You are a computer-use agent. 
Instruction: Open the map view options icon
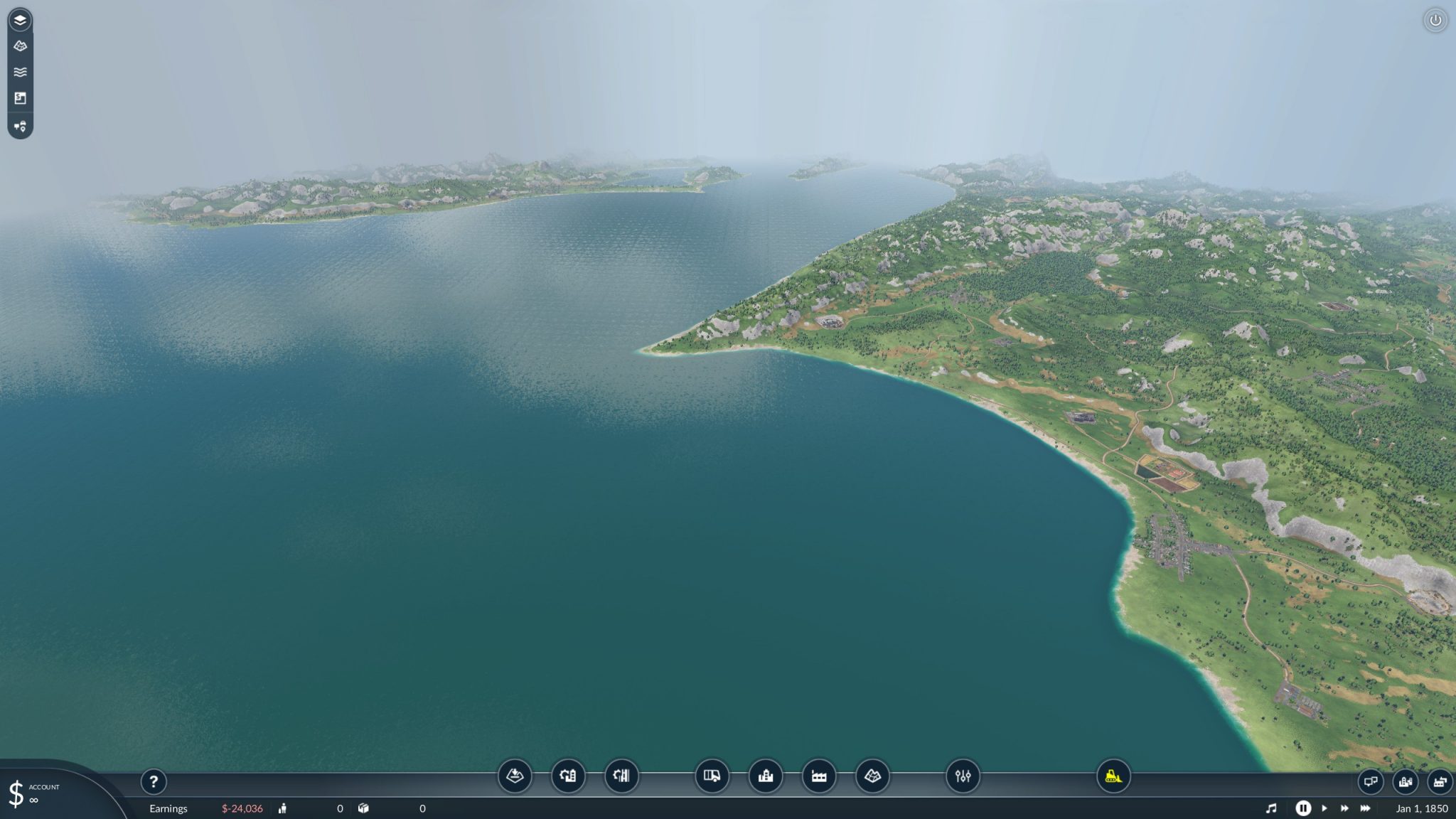click(x=874, y=777)
